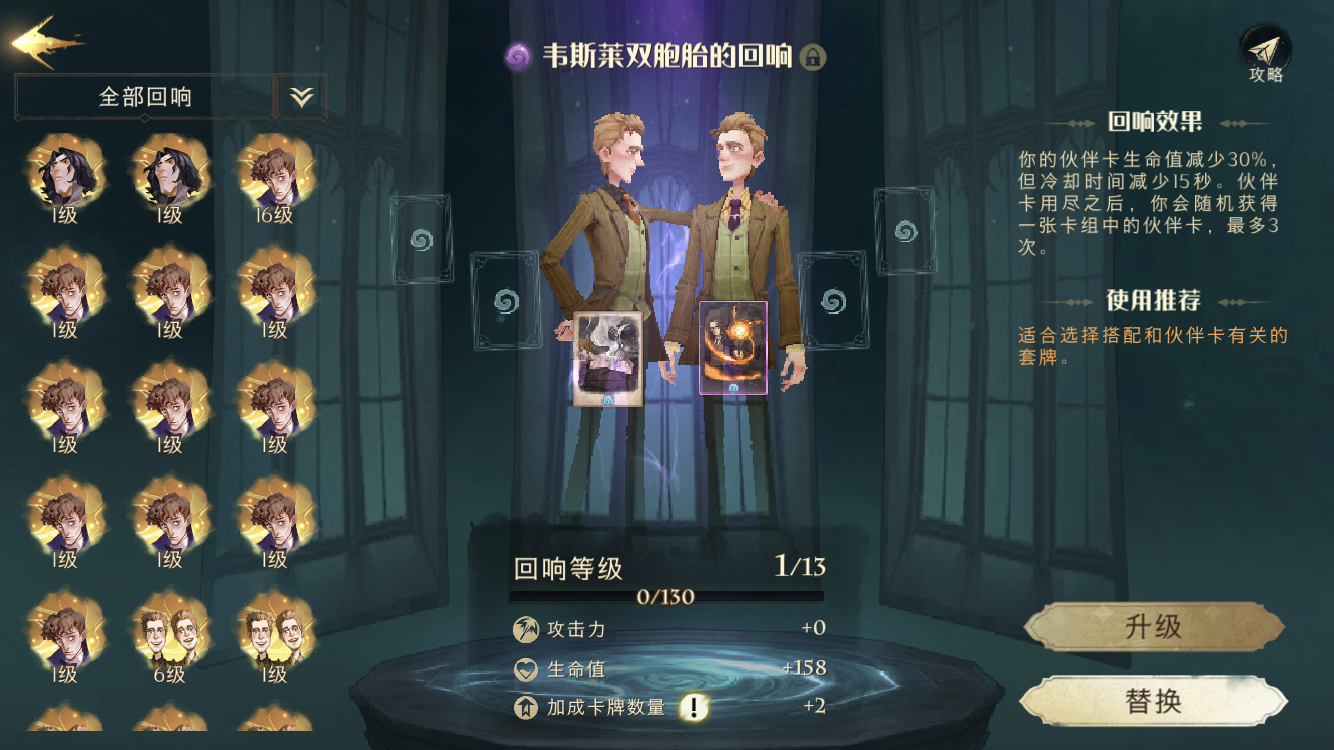Click the purple echo spiral icon before the title
1334x750 pixels.
point(516,58)
